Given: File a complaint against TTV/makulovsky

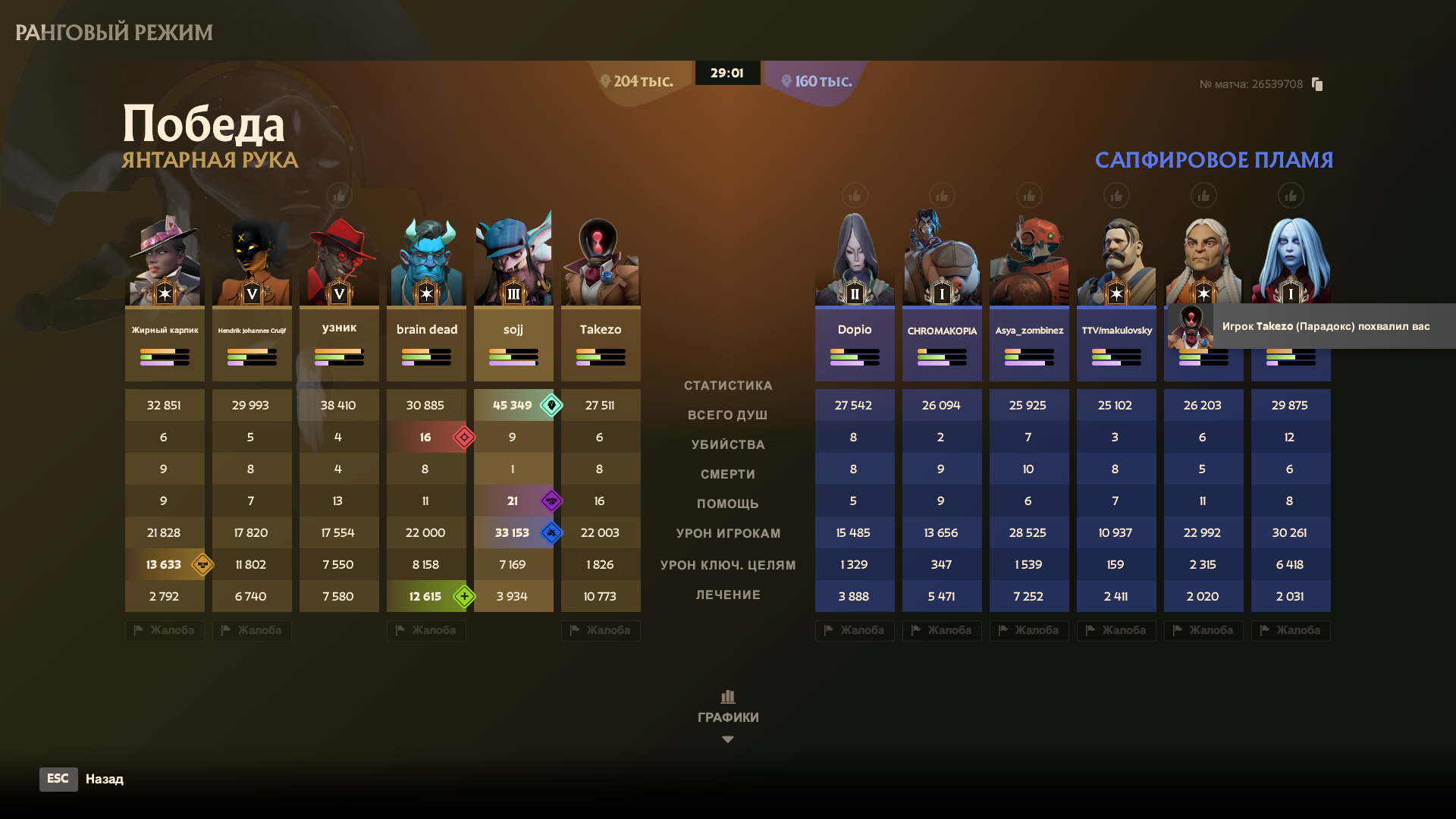Looking at the screenshot, I should click(x=1116, y=630).
